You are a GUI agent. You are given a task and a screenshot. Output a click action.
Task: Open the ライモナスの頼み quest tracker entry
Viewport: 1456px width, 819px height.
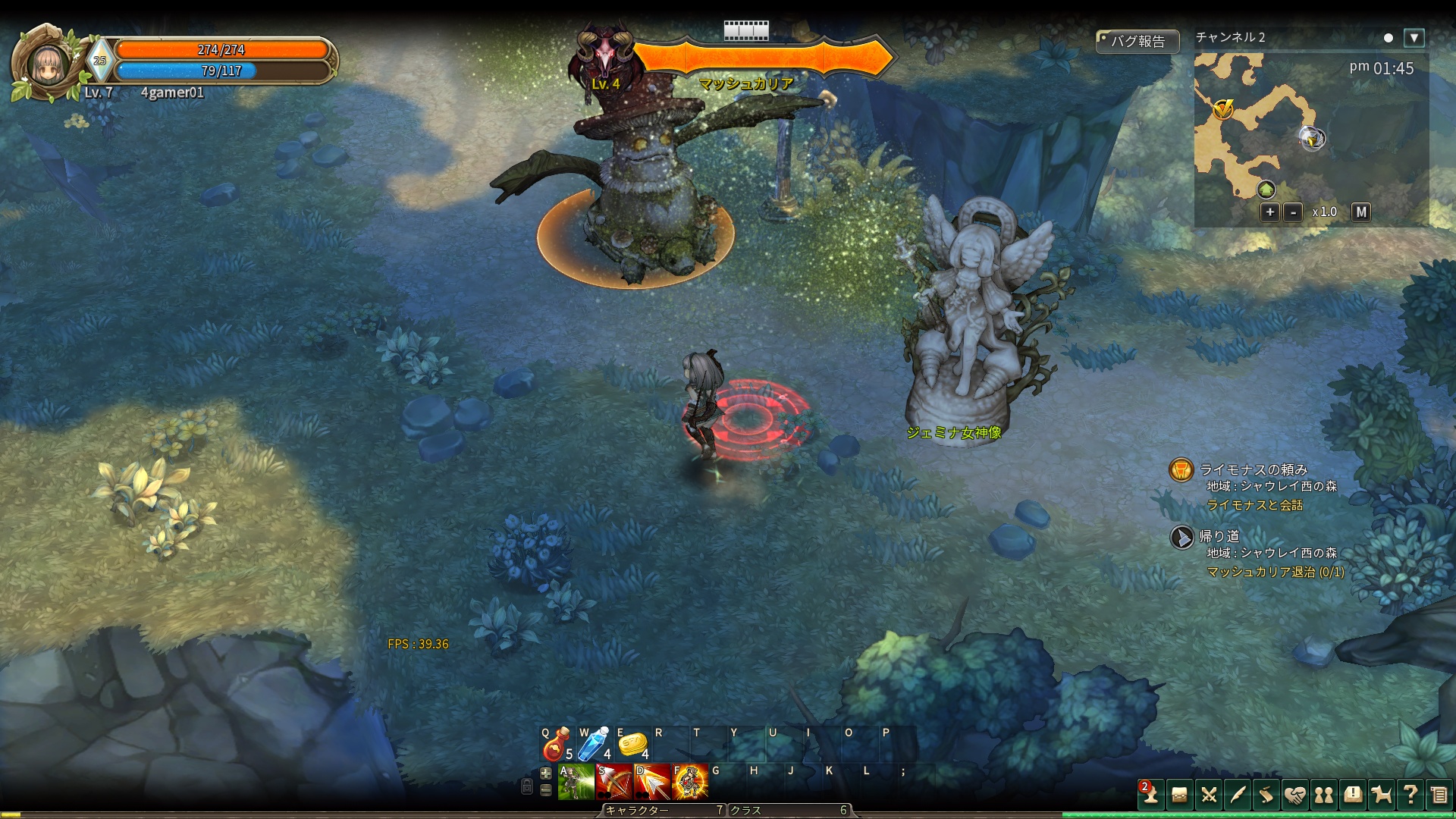[x=1253, y=469]
